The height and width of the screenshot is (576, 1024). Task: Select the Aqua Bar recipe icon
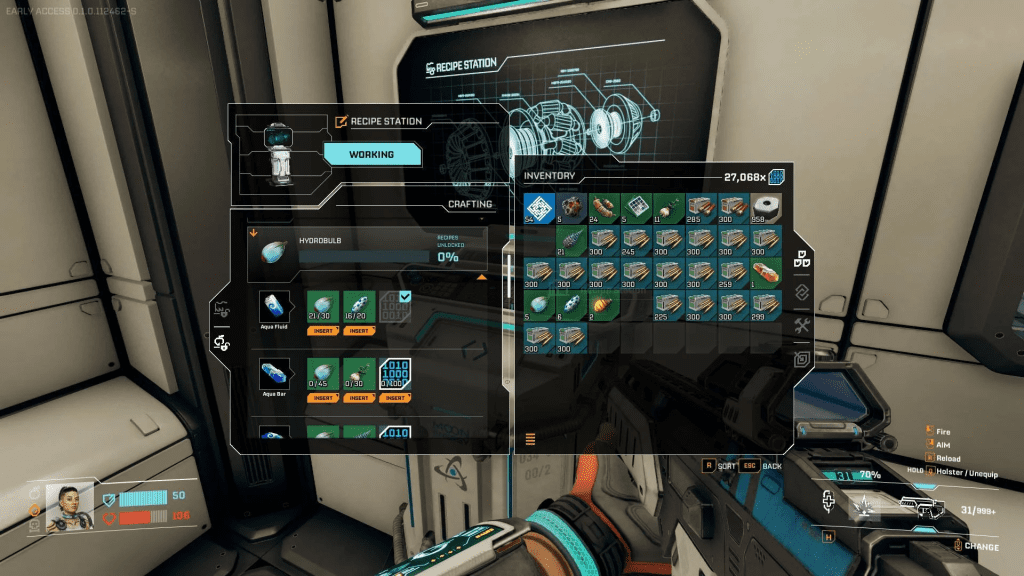click(x=275, y=374)
